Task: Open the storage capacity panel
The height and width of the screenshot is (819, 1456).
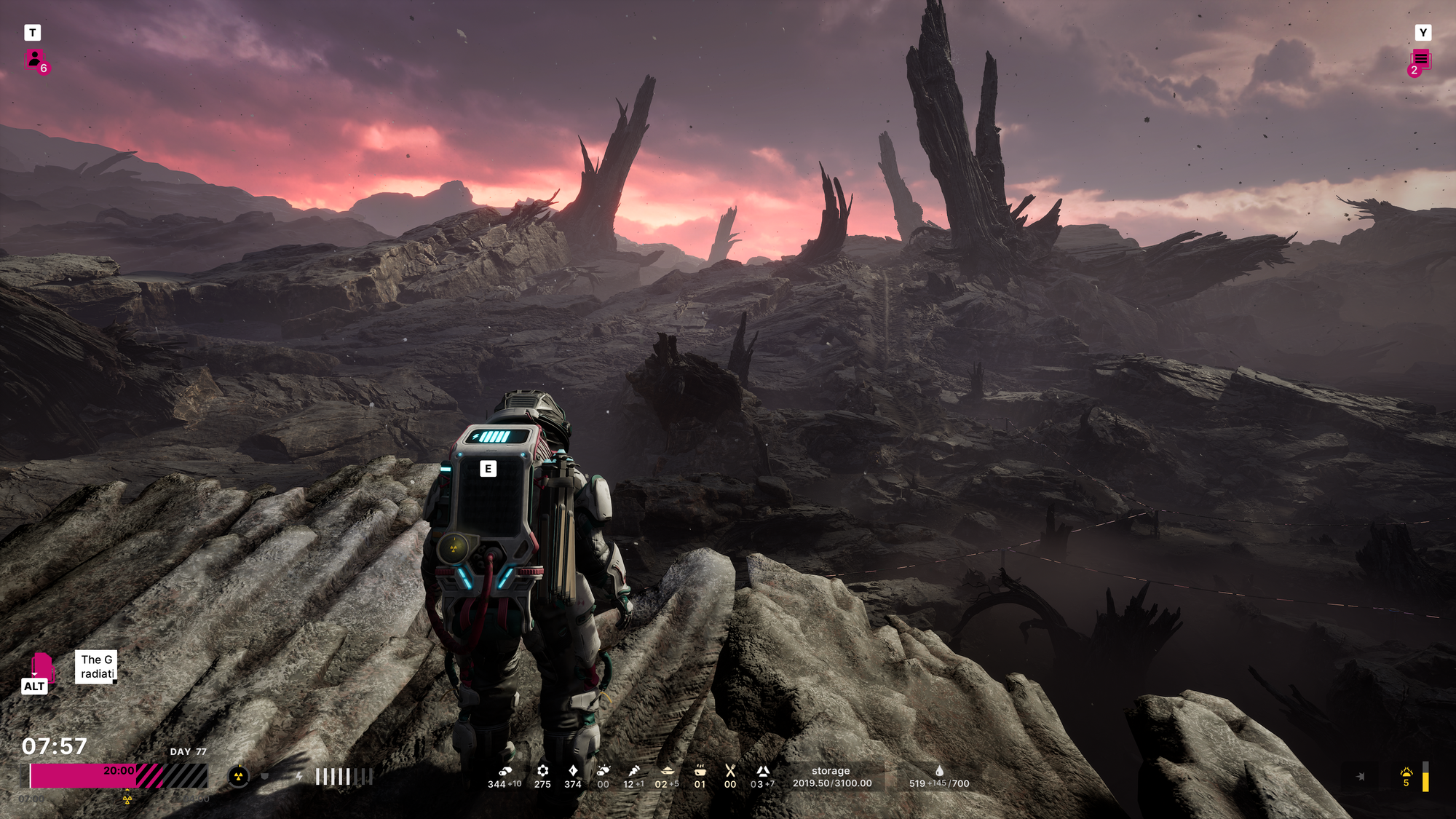Action: 831,777
